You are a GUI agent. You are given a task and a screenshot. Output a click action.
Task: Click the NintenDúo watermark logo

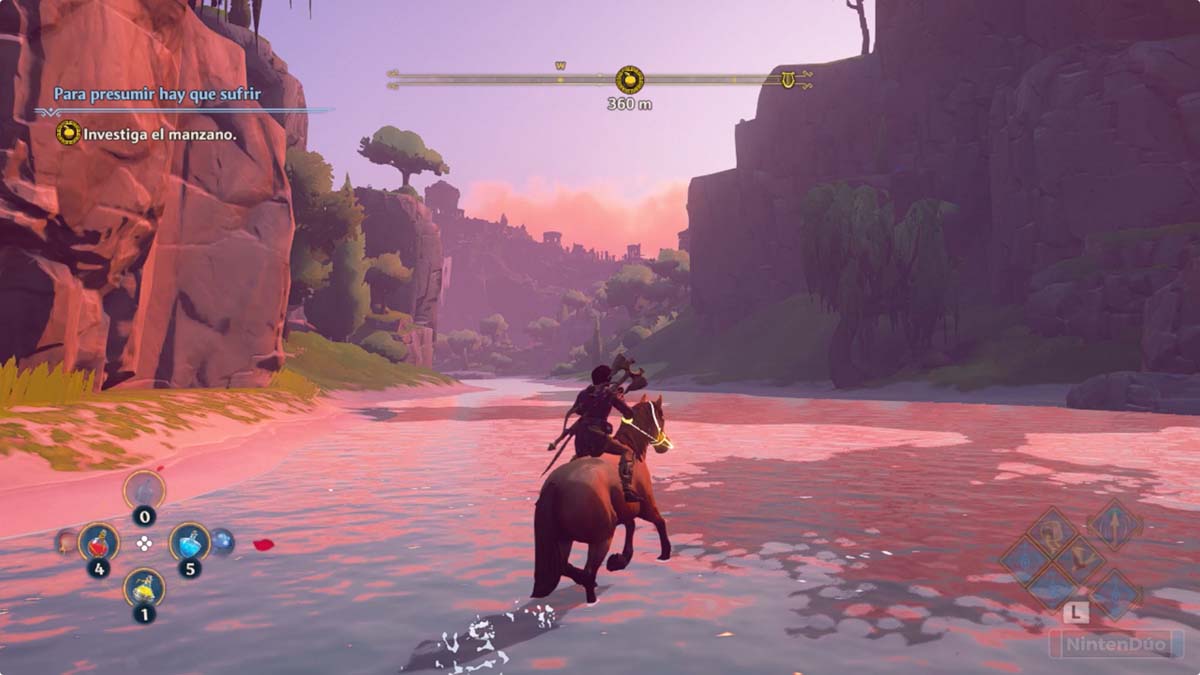(1115, 642)
